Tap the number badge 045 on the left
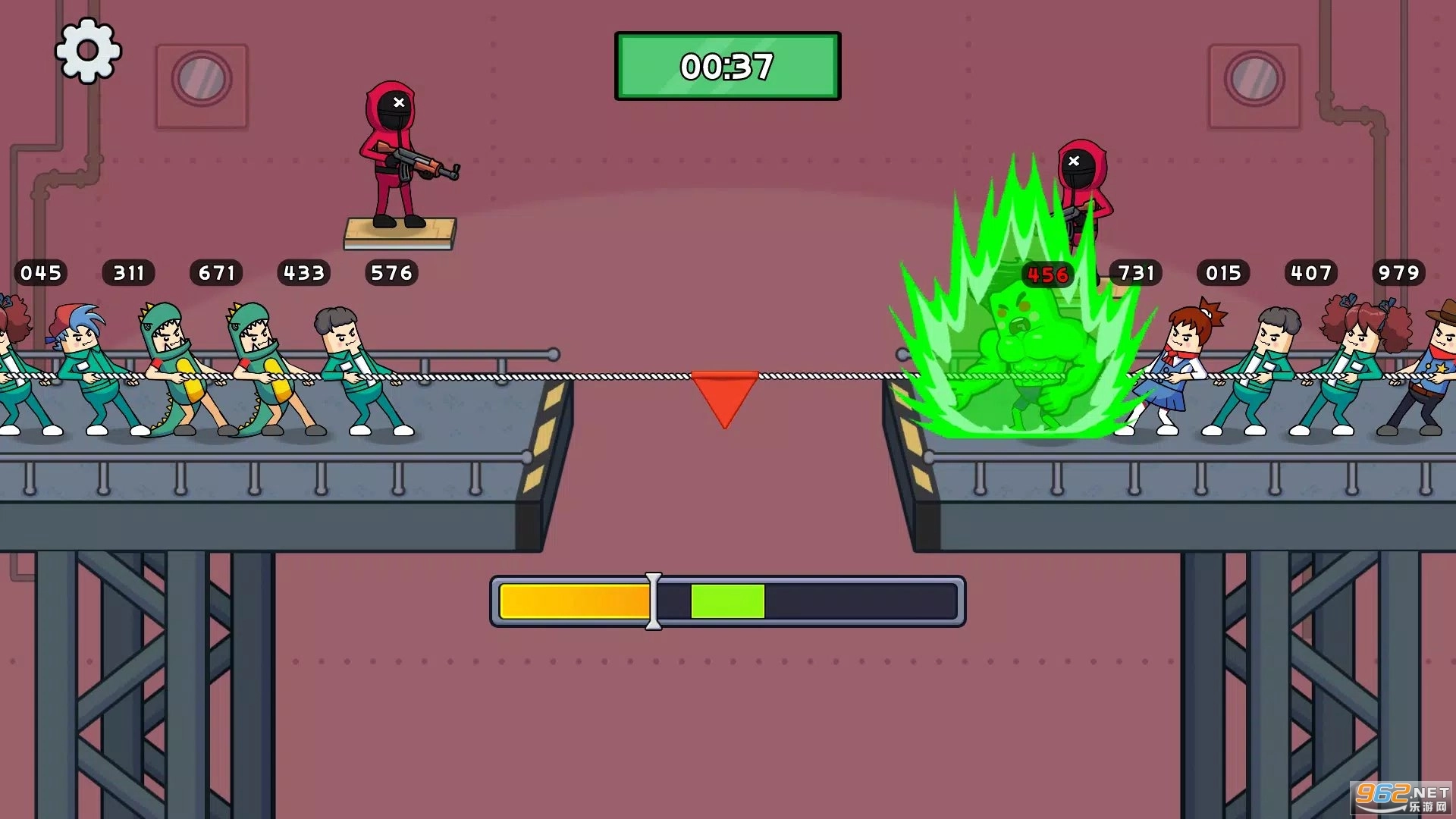 [42, 273]
